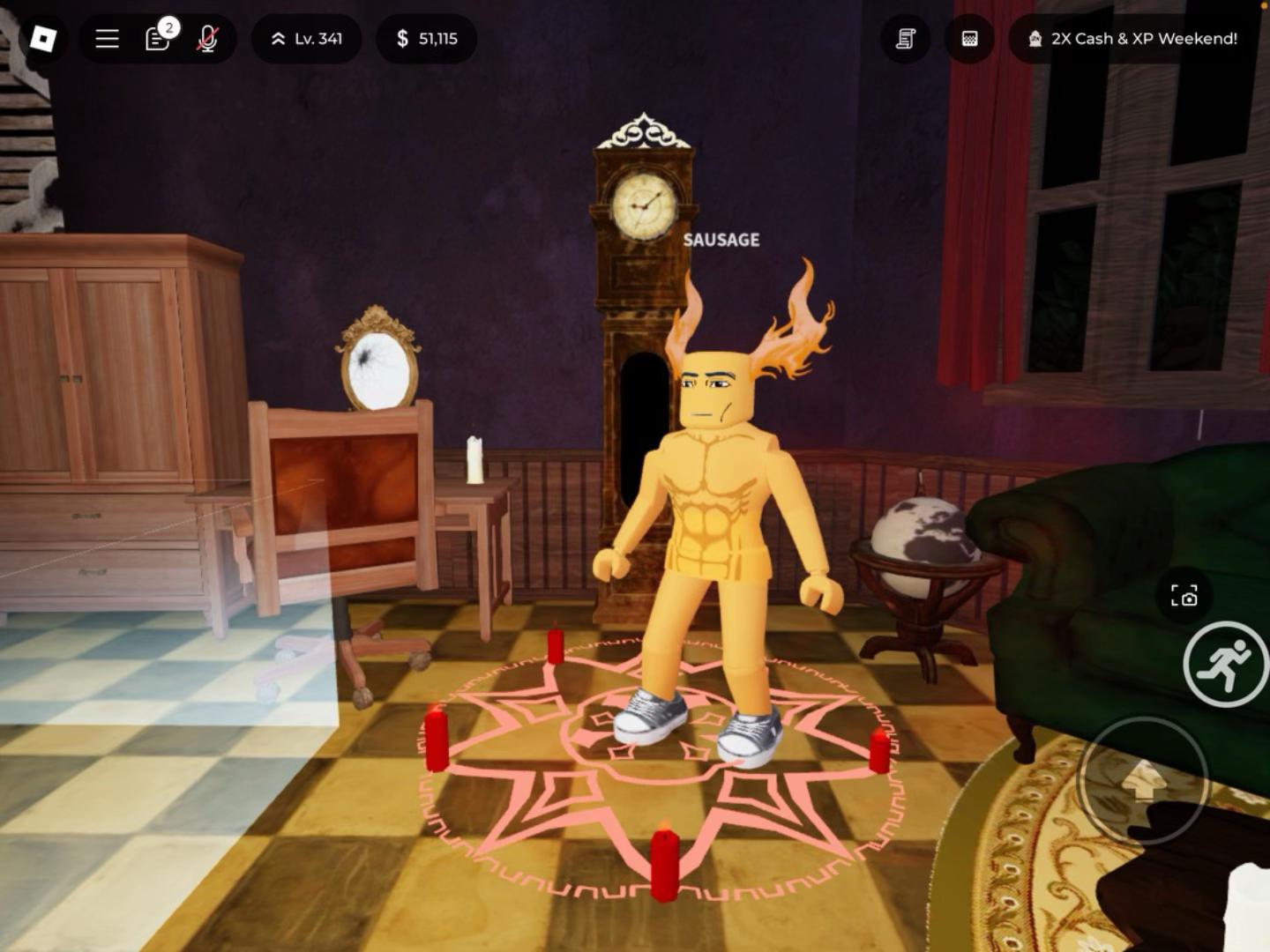
Task: Toggle the sprint running button
Action: 1225,664
